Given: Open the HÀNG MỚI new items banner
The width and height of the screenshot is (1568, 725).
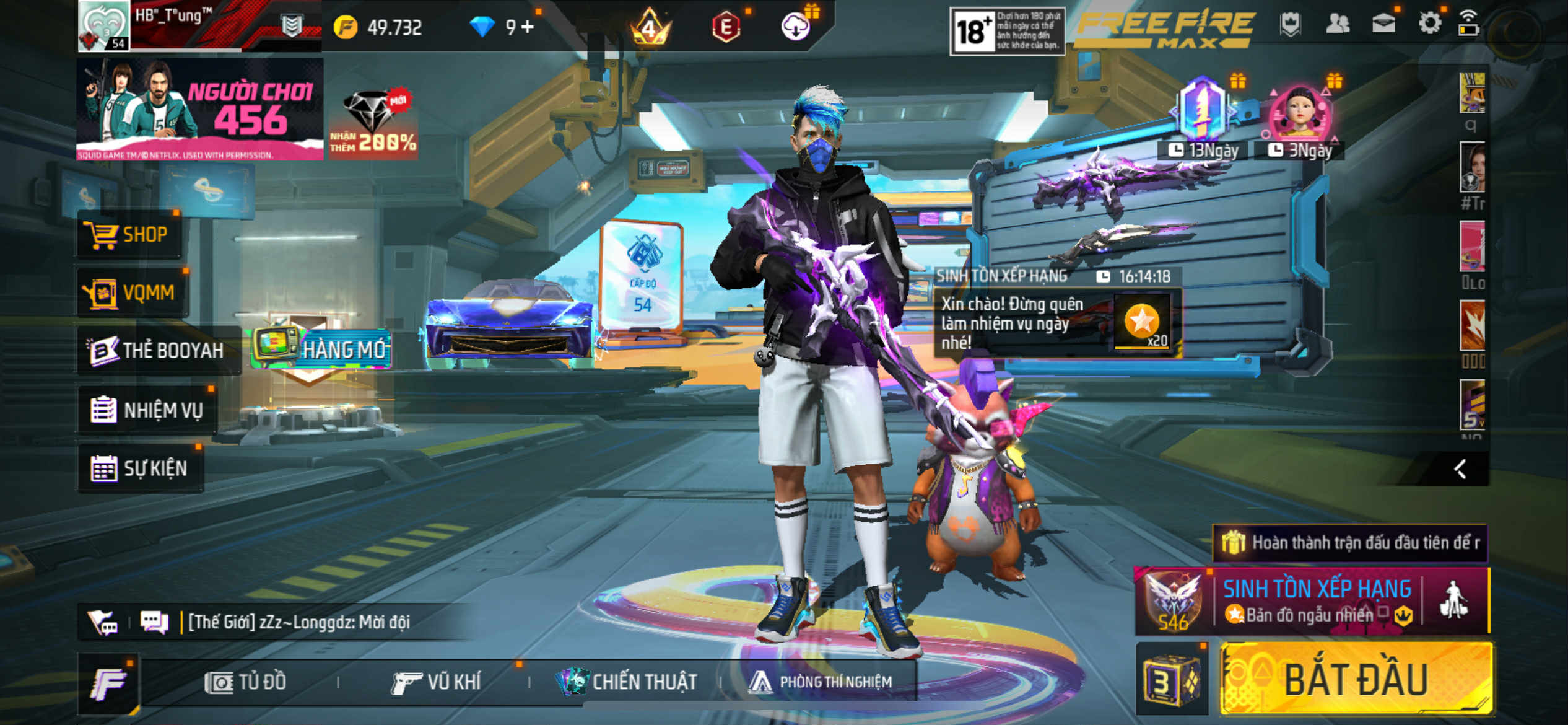Looking at the screenshot, I should tap(322, 349).
